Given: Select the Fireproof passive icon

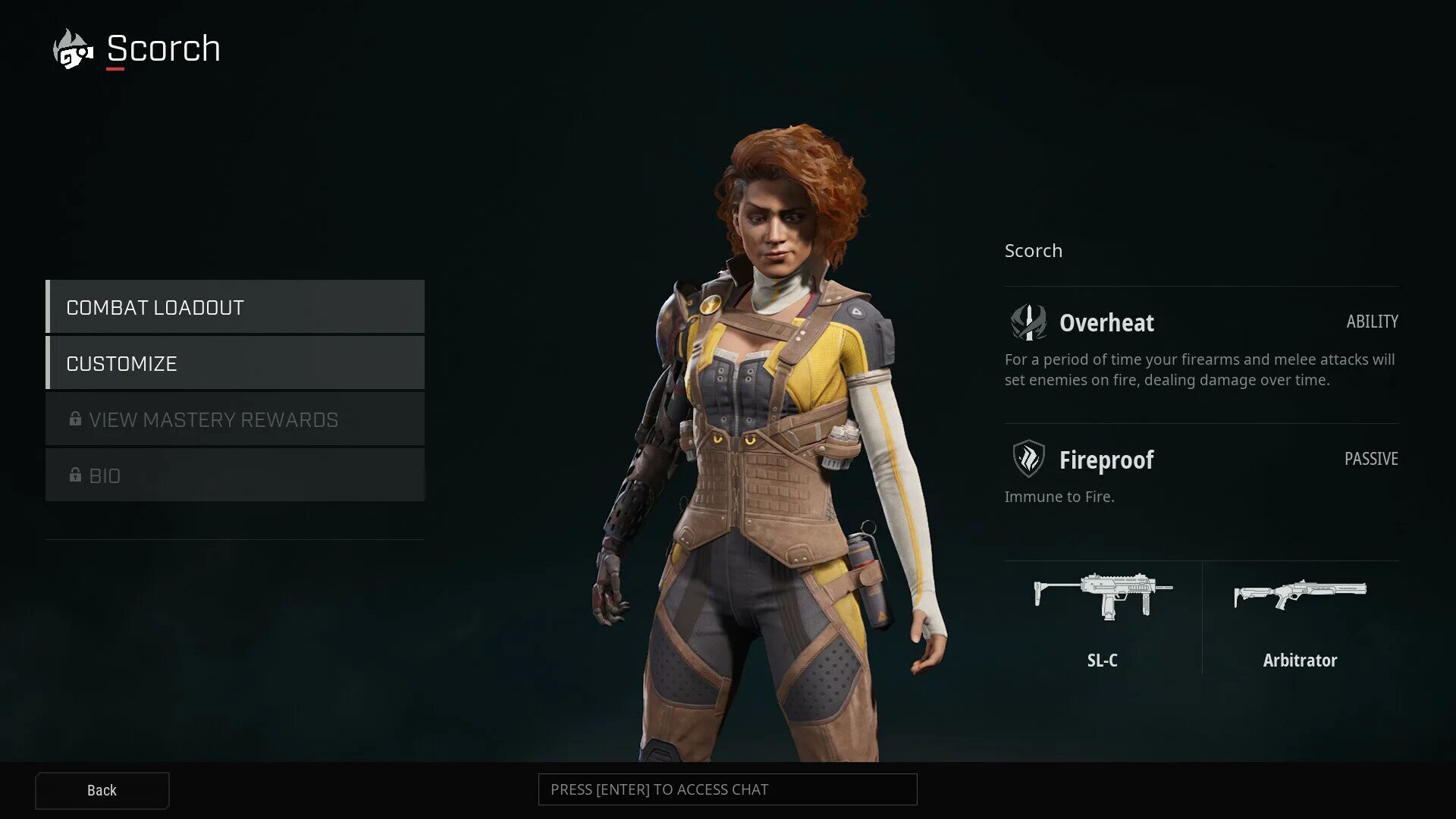Looking at the screenshot, I should tap(1028, 459).
